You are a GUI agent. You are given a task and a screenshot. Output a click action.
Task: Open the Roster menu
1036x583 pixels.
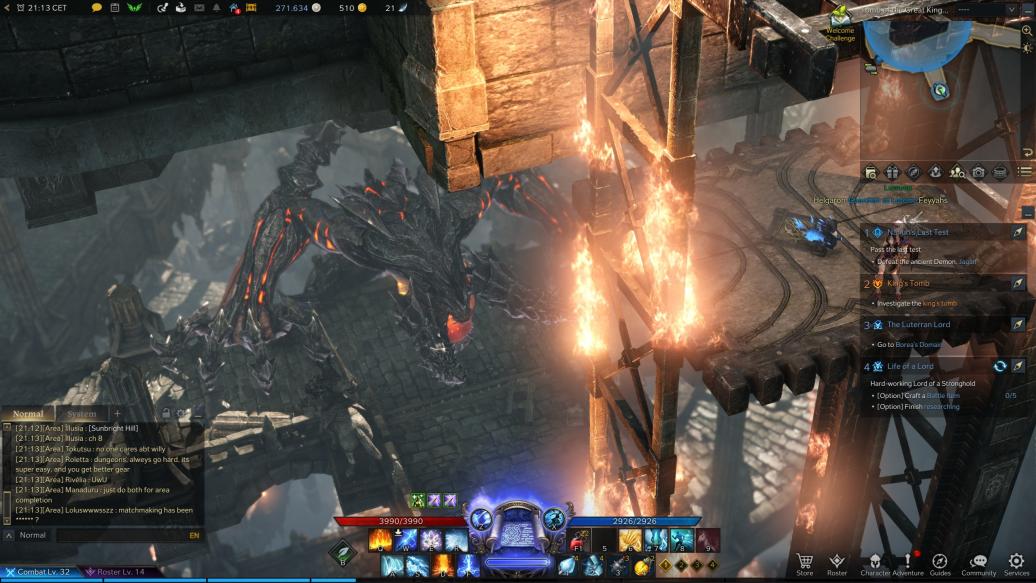pyautogui.click(x=837, y=562)
